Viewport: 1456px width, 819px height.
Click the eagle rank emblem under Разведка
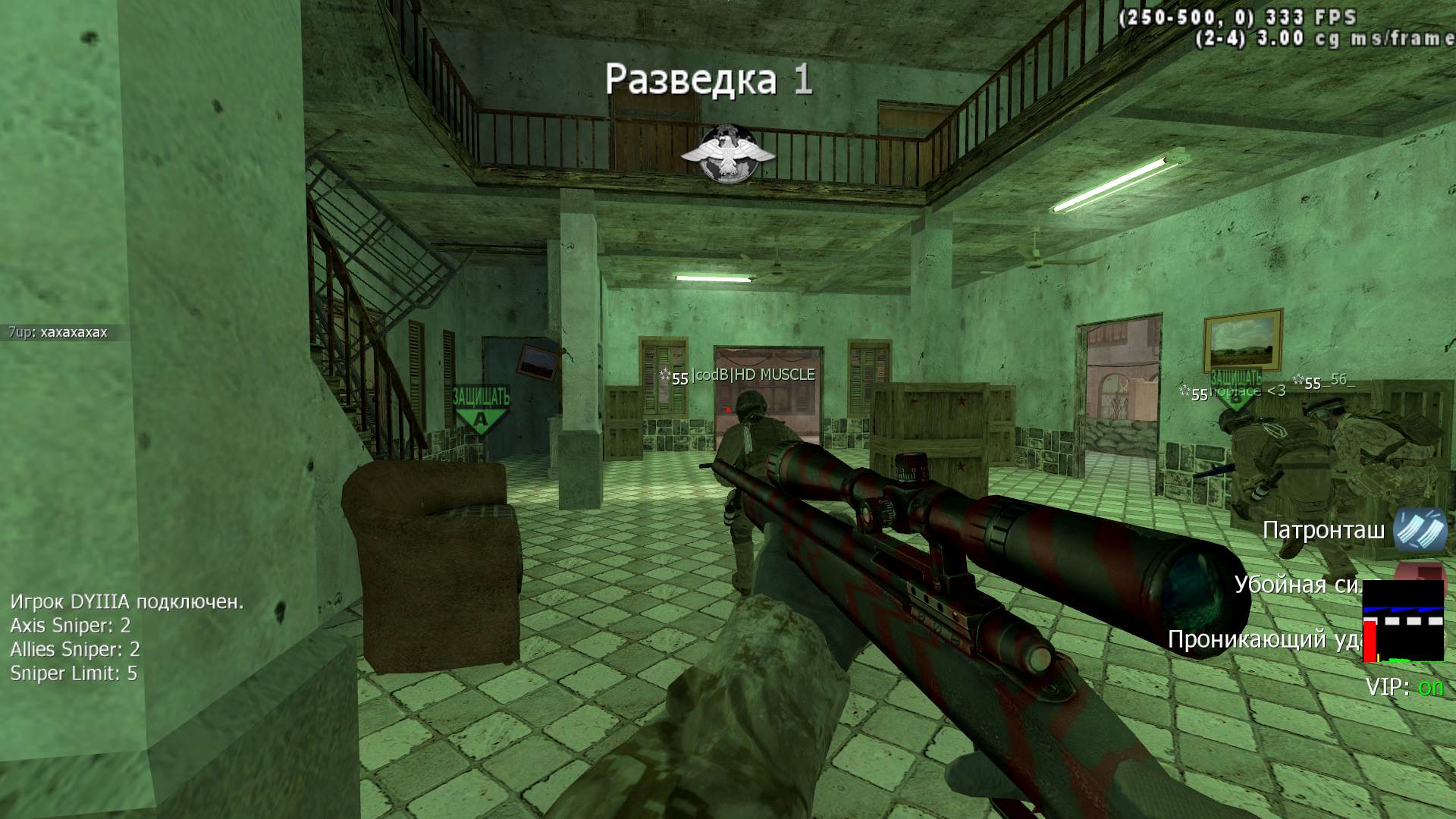[x=727, y=154]
